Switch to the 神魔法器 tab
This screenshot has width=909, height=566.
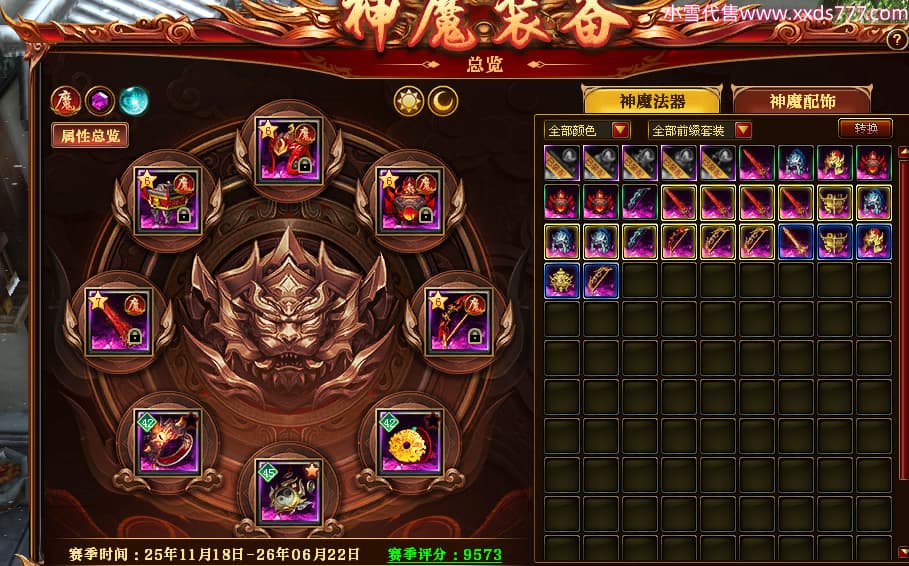tap(651, 101)
